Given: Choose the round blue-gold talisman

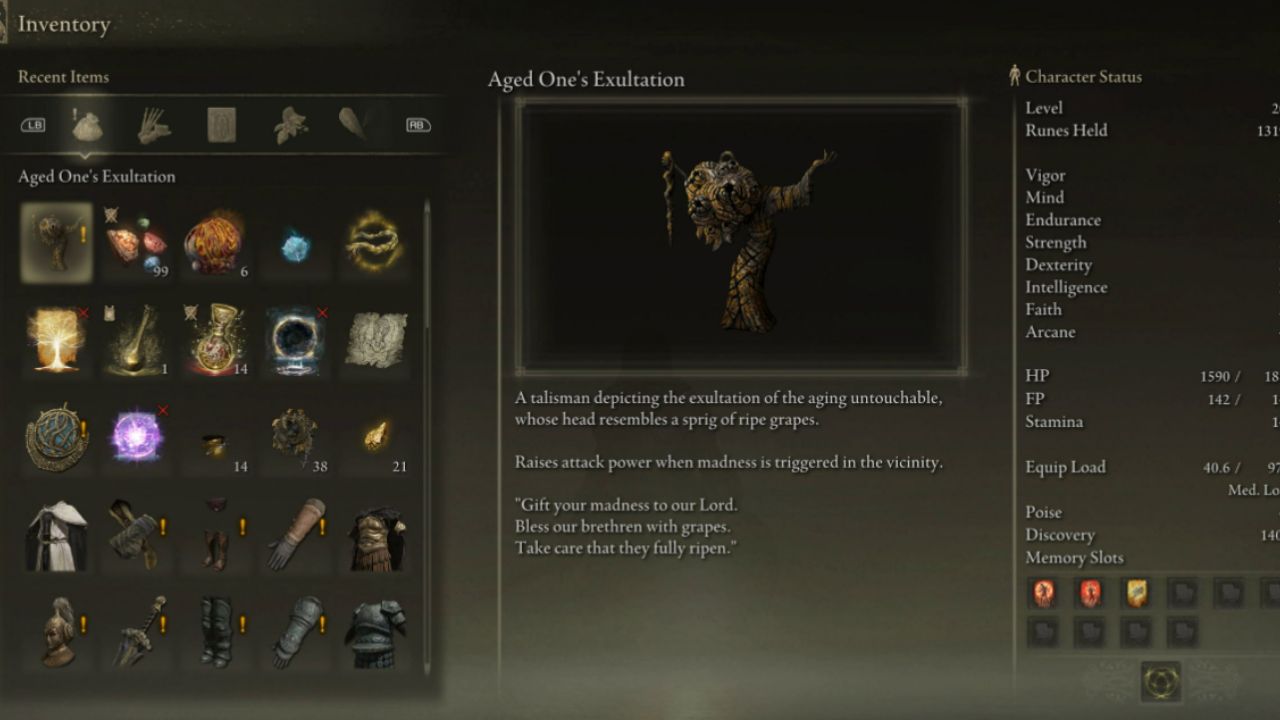Looking at the screenshot, I should tap(56, 437).
